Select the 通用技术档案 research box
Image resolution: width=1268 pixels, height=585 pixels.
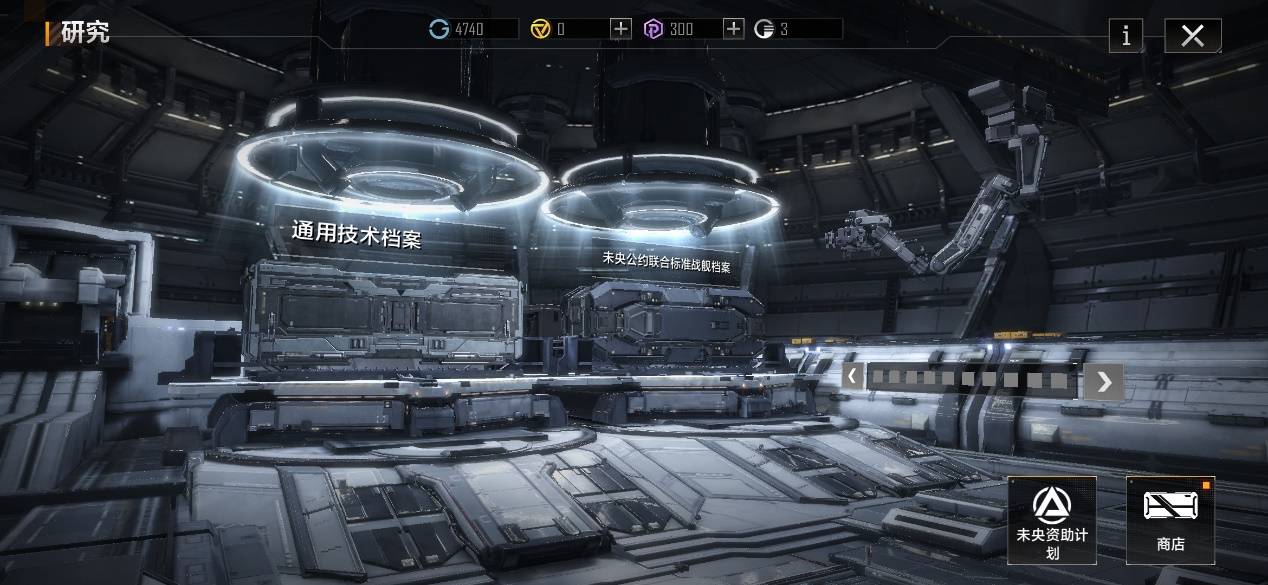click(x=384, y=310)
